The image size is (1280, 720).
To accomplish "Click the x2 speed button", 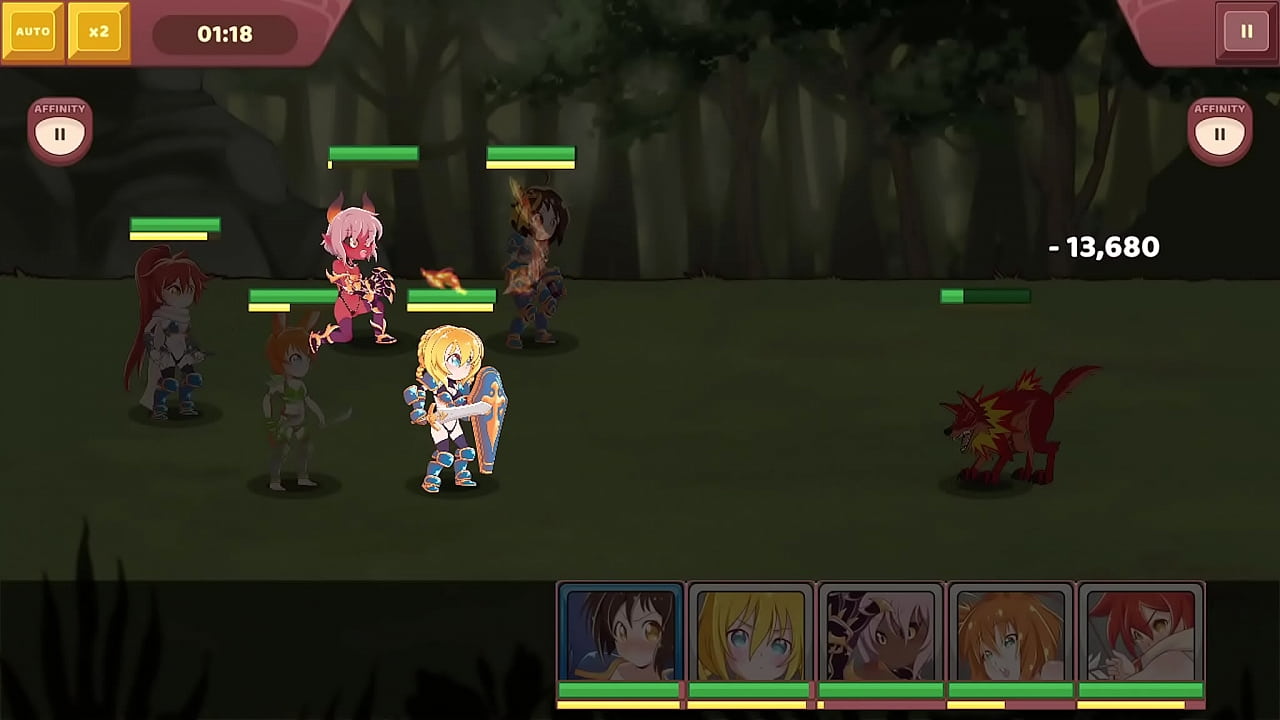I will click(98, 32).
